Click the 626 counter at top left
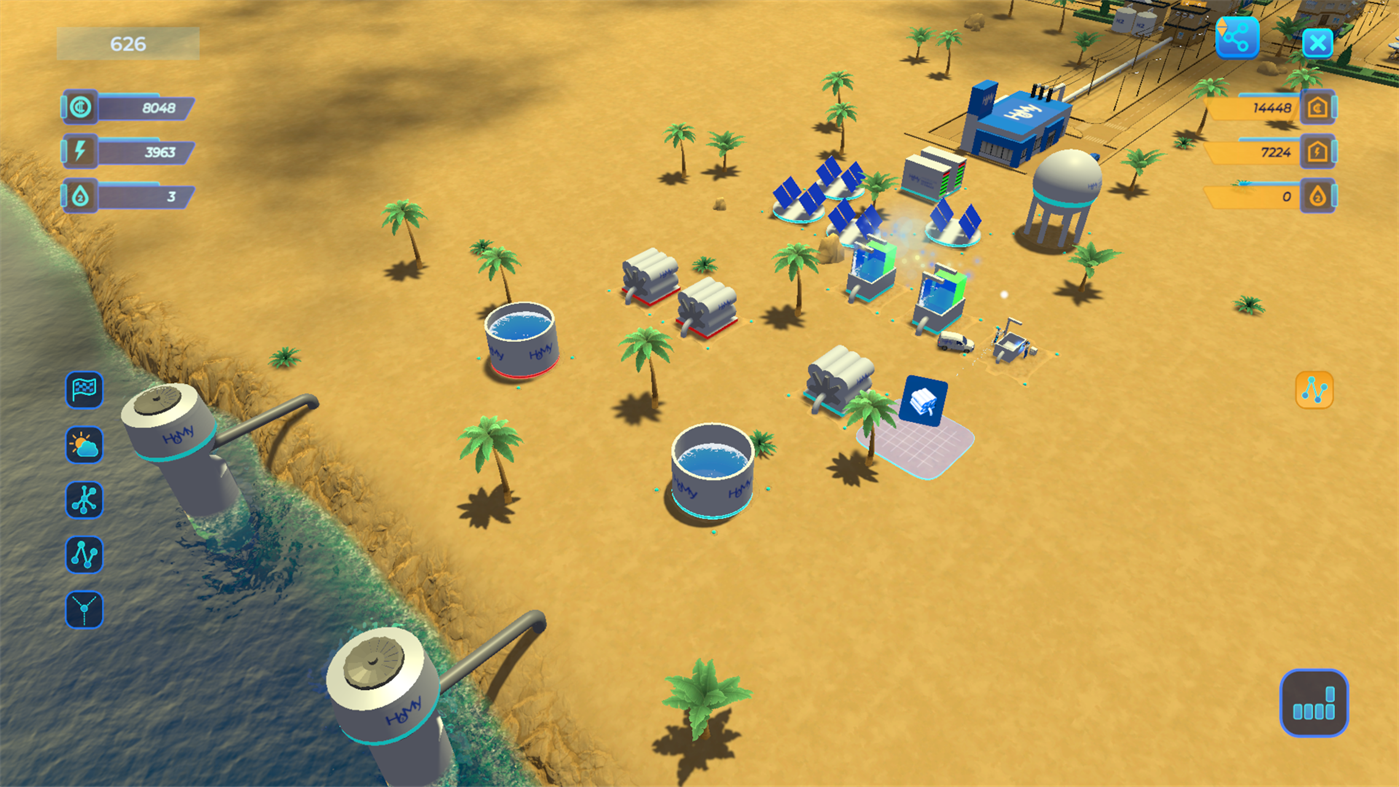Screen dimensions: 1399x787 pyautogui.click(x=127, y=43)
